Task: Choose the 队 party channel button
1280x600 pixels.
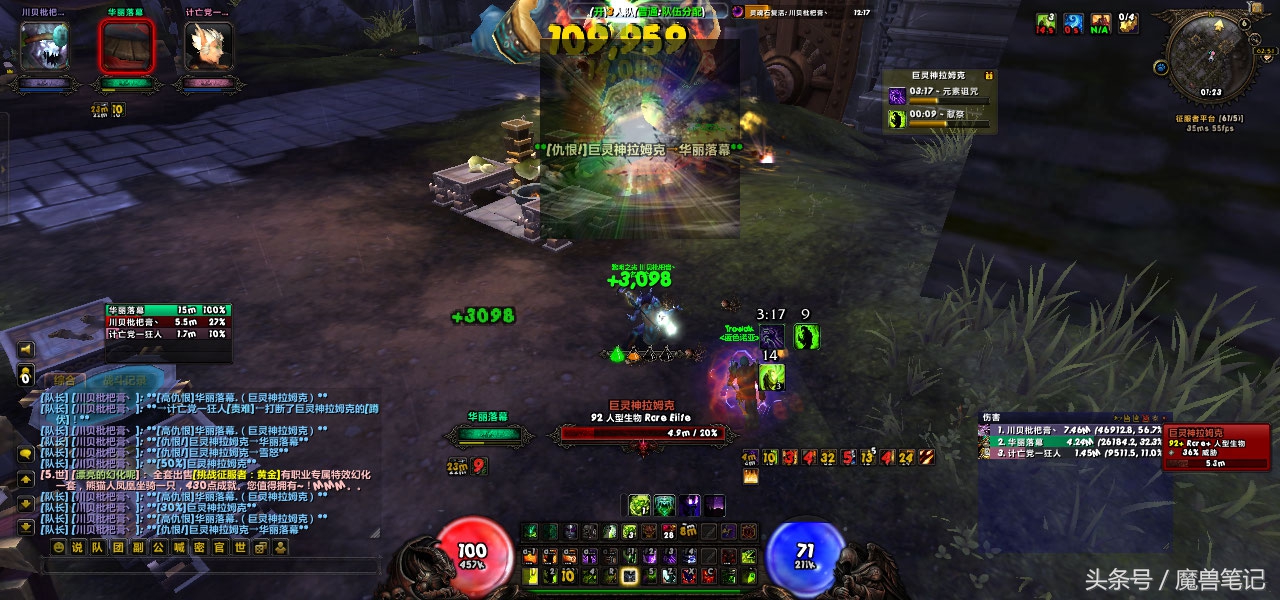Action: [x=97, y=548]
